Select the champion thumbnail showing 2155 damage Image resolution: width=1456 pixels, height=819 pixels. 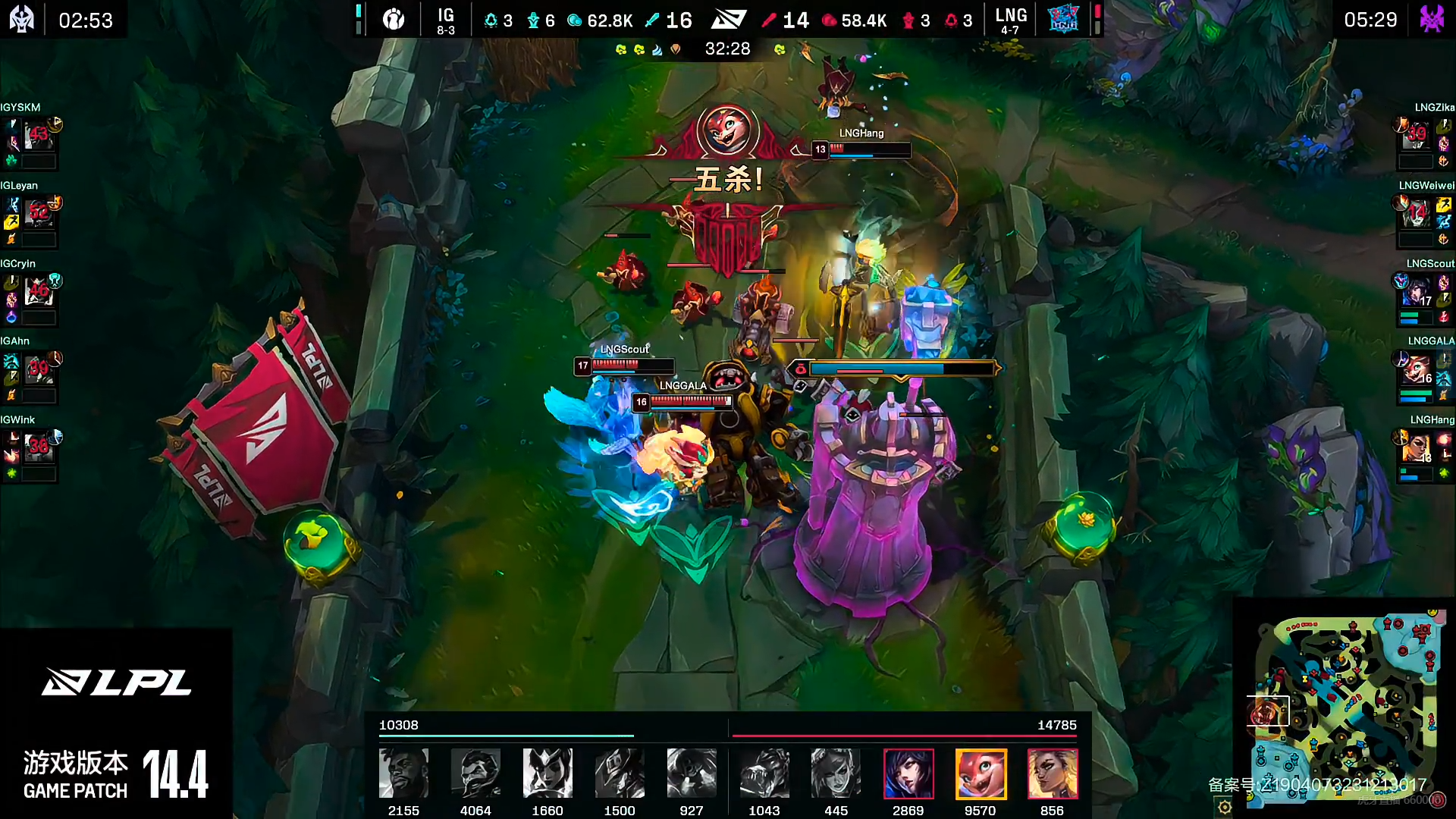[x=403, y=773]
